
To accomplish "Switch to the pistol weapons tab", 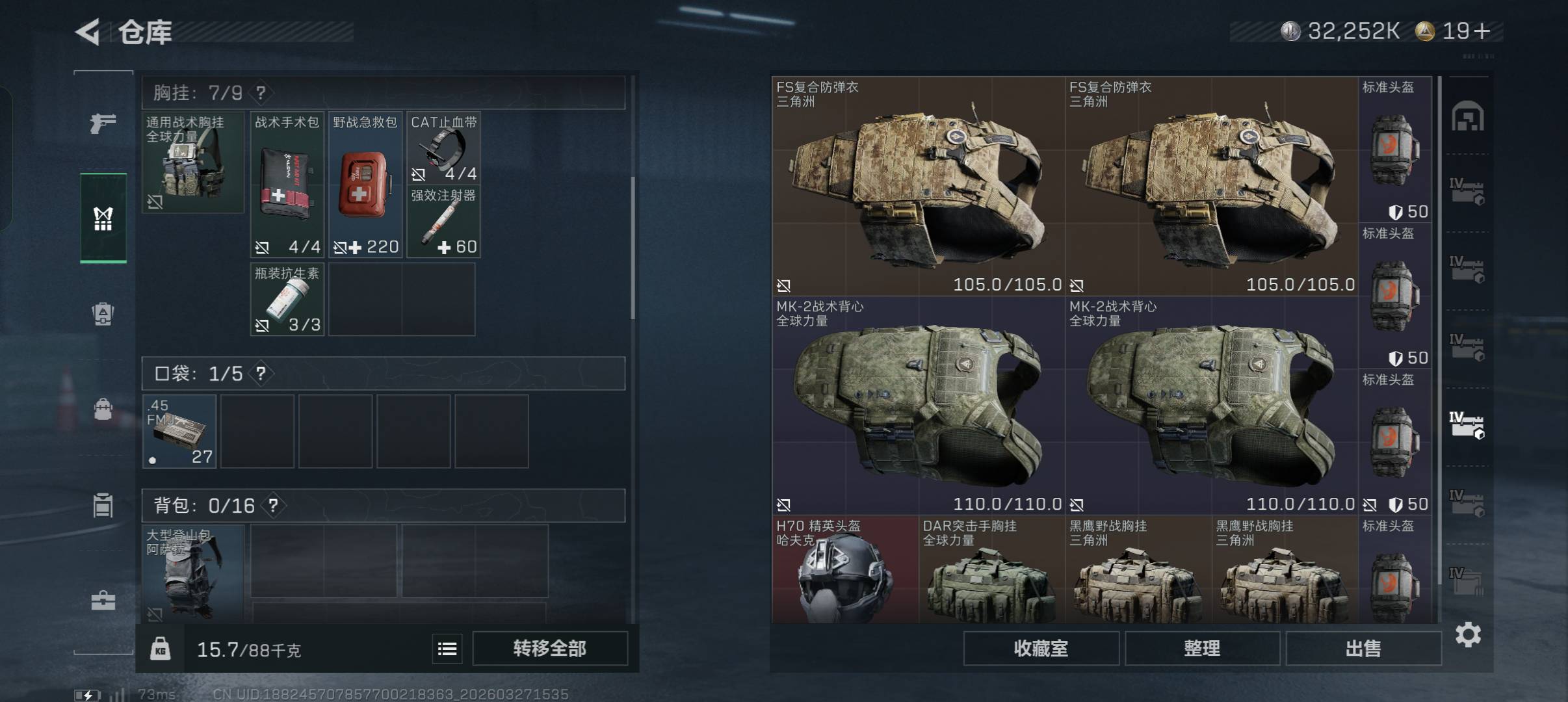I will pyautogui.click(x=103, y=123).
